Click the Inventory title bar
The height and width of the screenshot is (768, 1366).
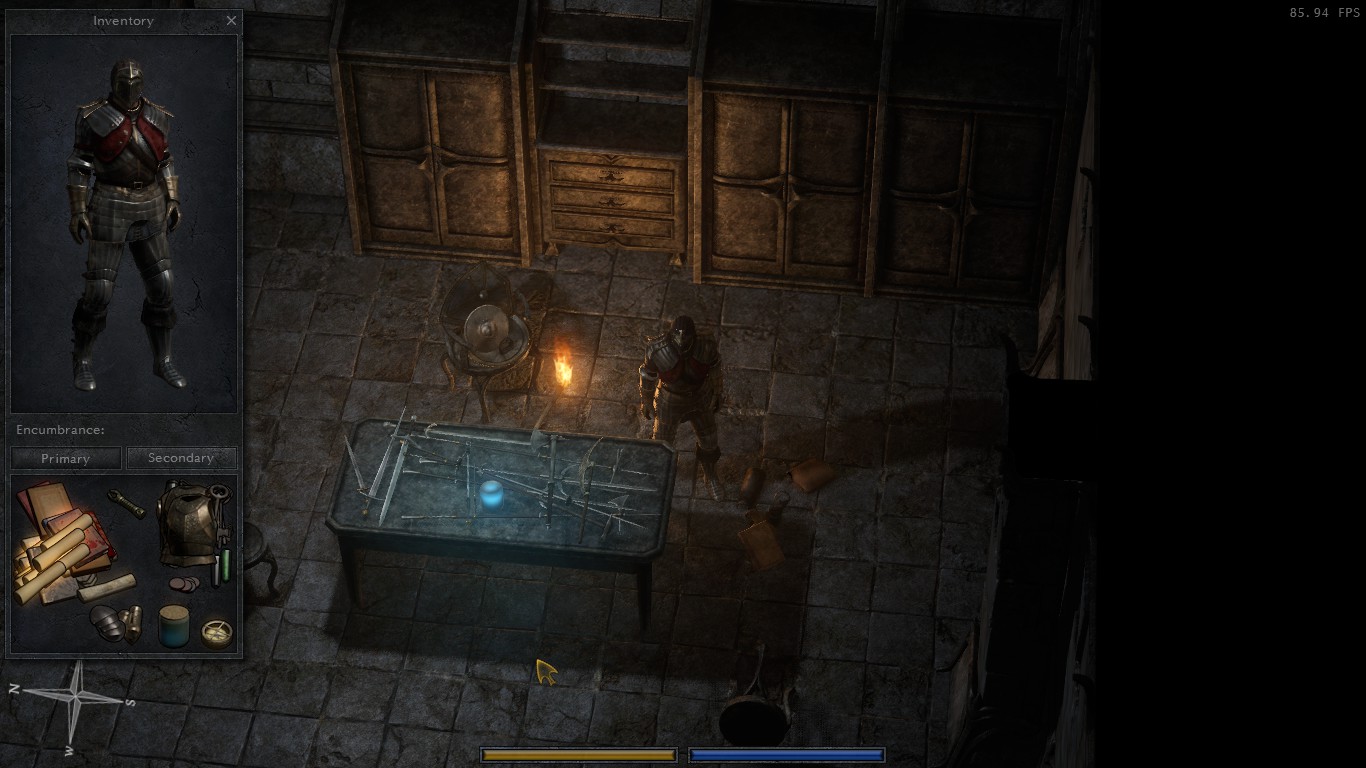point(122,20)
